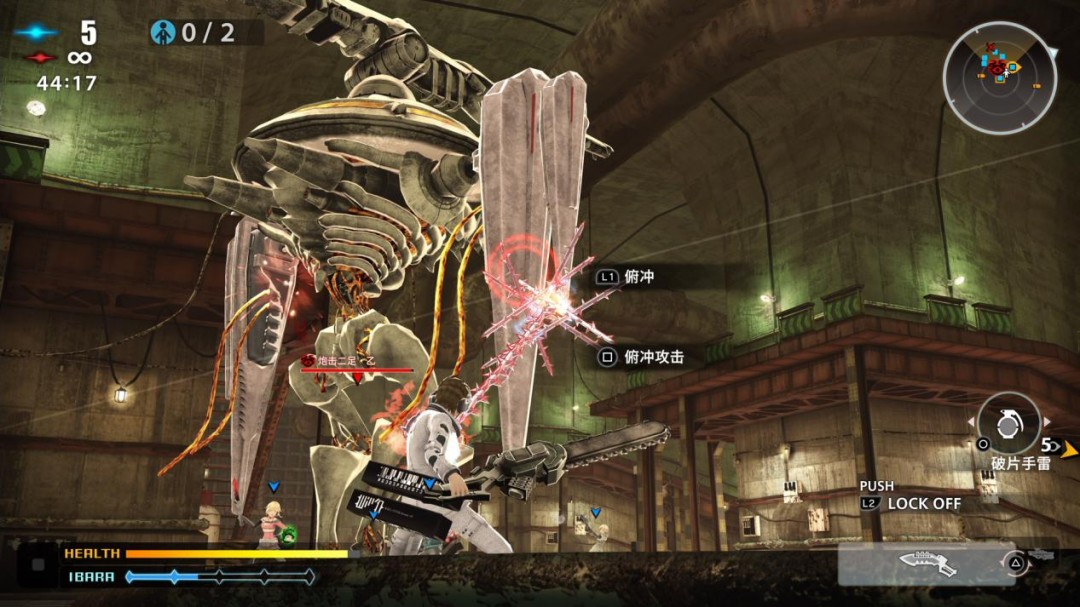
Task: Select the dark portrait box beside HEALTH
Action: [39, 564]
